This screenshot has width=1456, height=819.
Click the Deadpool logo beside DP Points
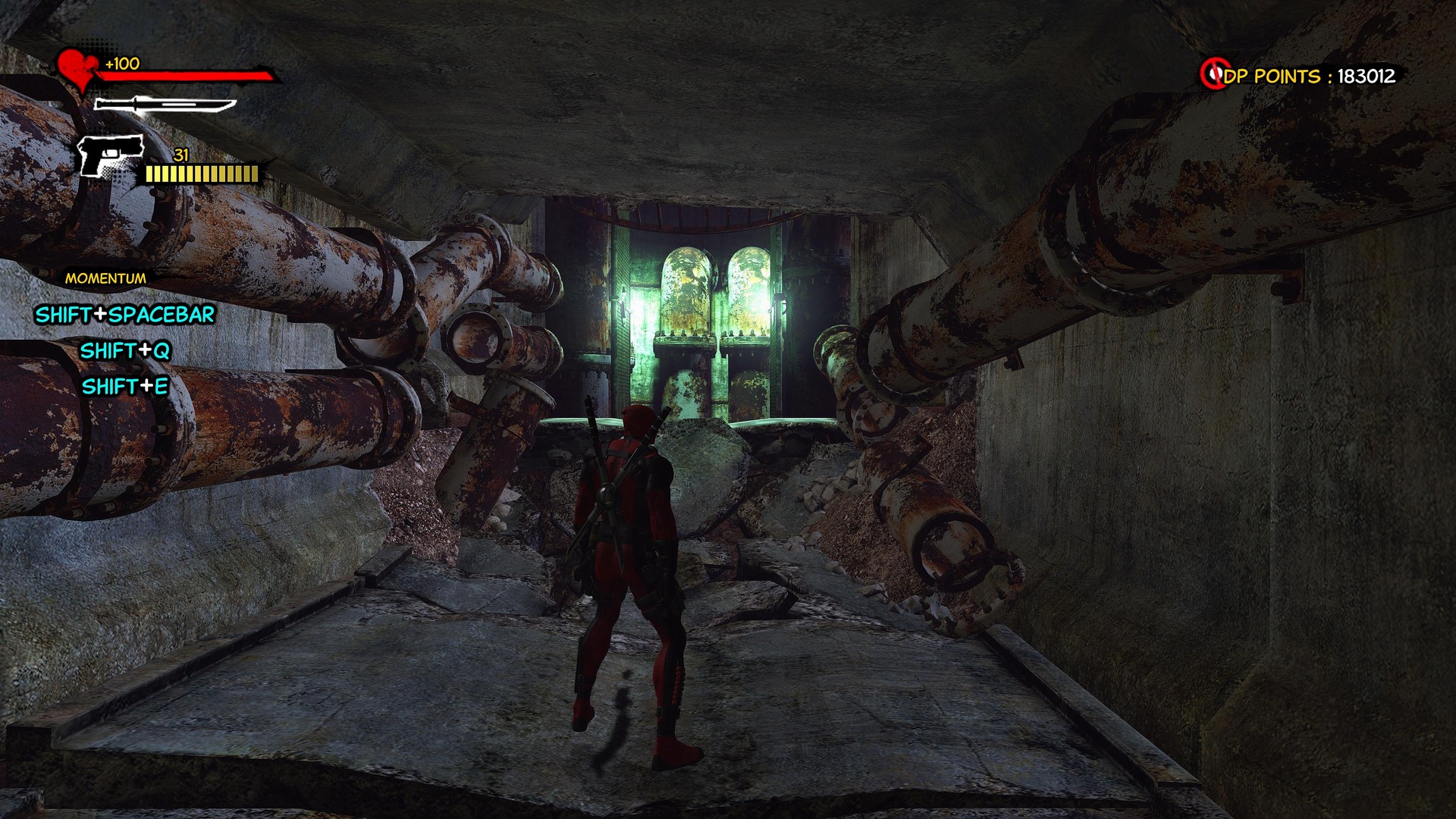coord(1213,74)
